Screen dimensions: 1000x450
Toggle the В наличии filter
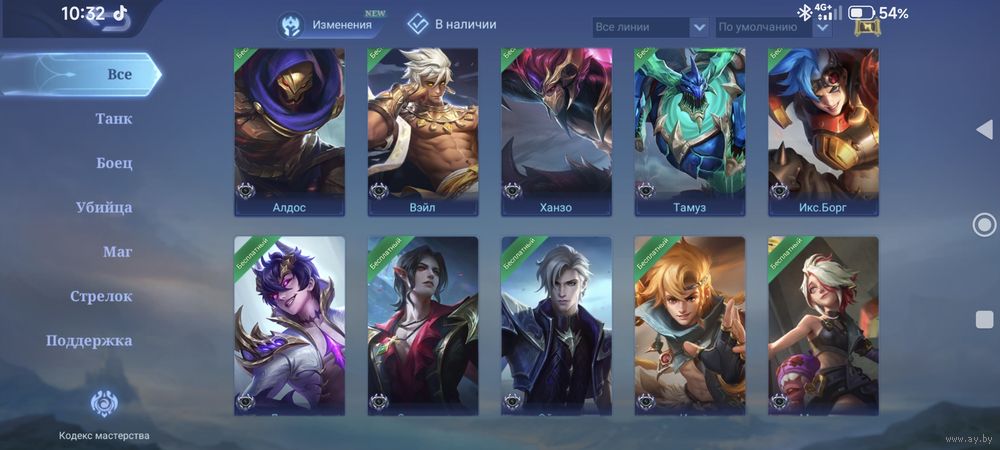[x=453, y=24]
